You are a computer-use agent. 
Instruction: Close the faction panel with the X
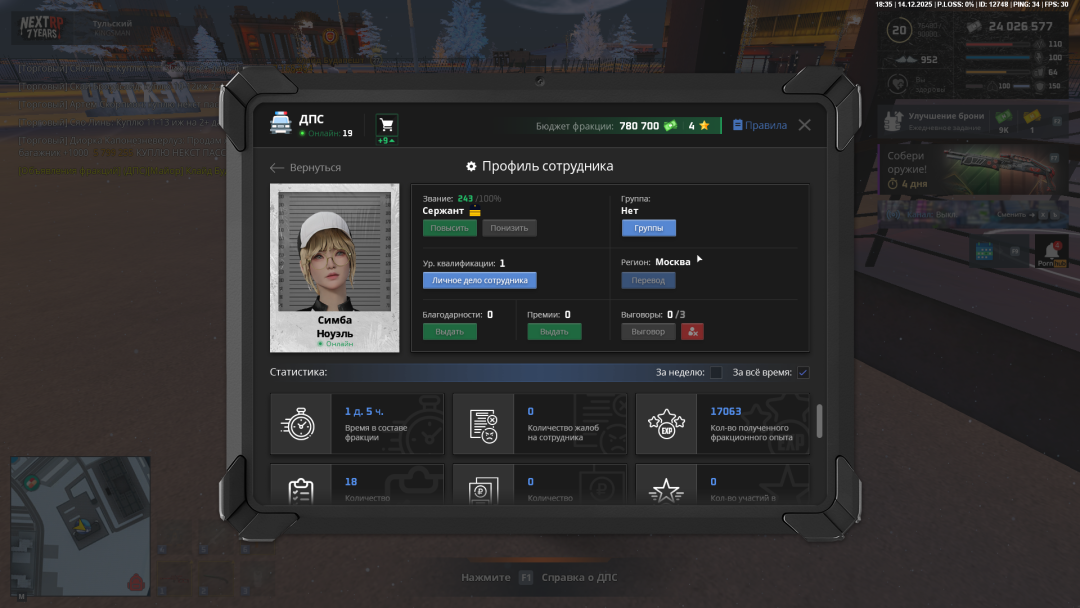[x=804, y=125]
